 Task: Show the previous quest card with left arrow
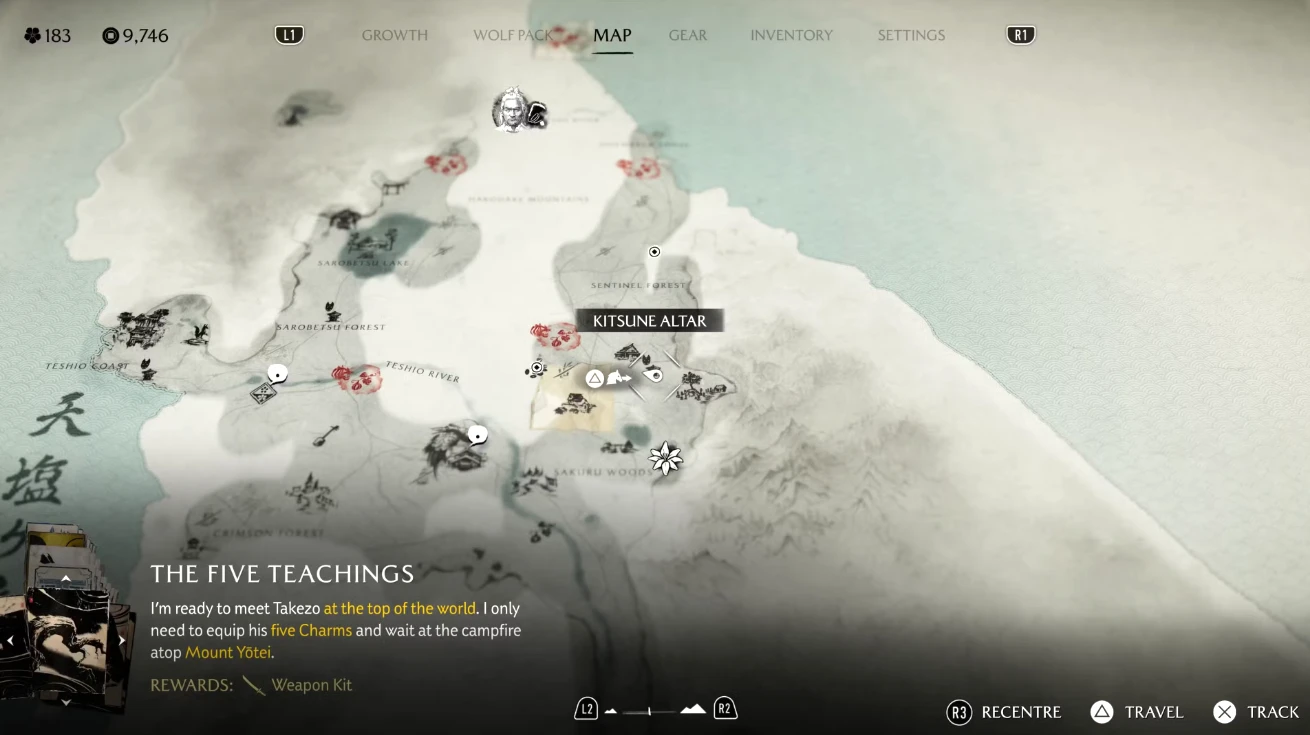(x=10, y=640)
